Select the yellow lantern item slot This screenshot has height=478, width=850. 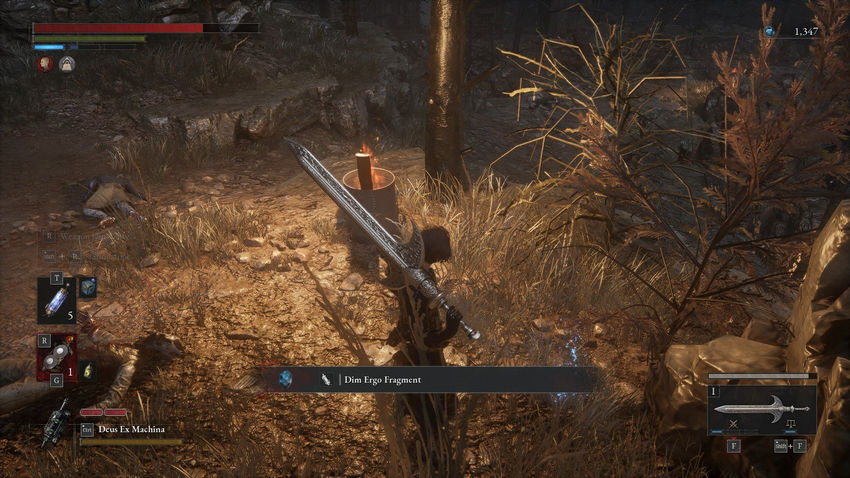(x=86, y=371)
